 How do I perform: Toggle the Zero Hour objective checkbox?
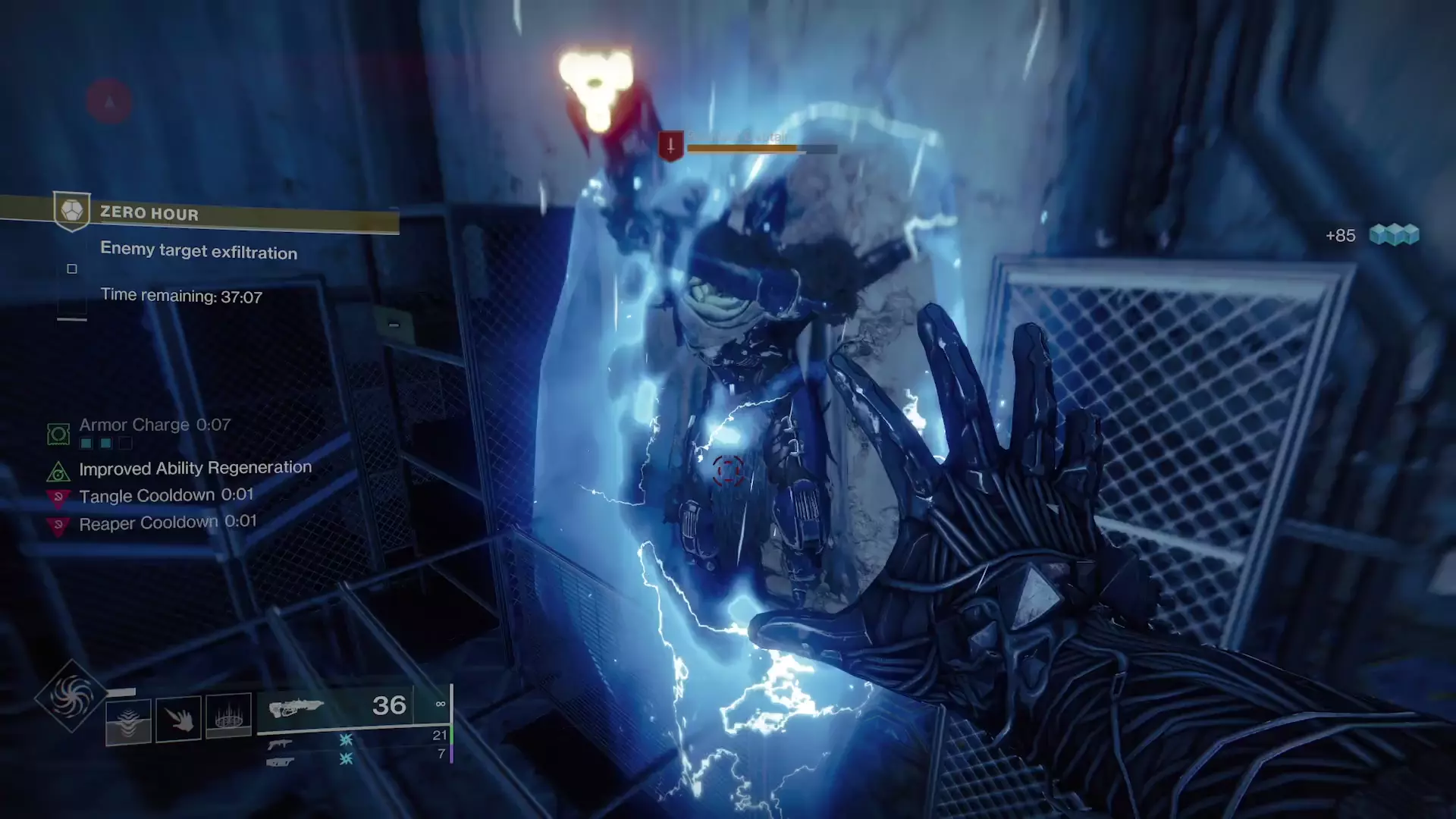coord(72,268)
